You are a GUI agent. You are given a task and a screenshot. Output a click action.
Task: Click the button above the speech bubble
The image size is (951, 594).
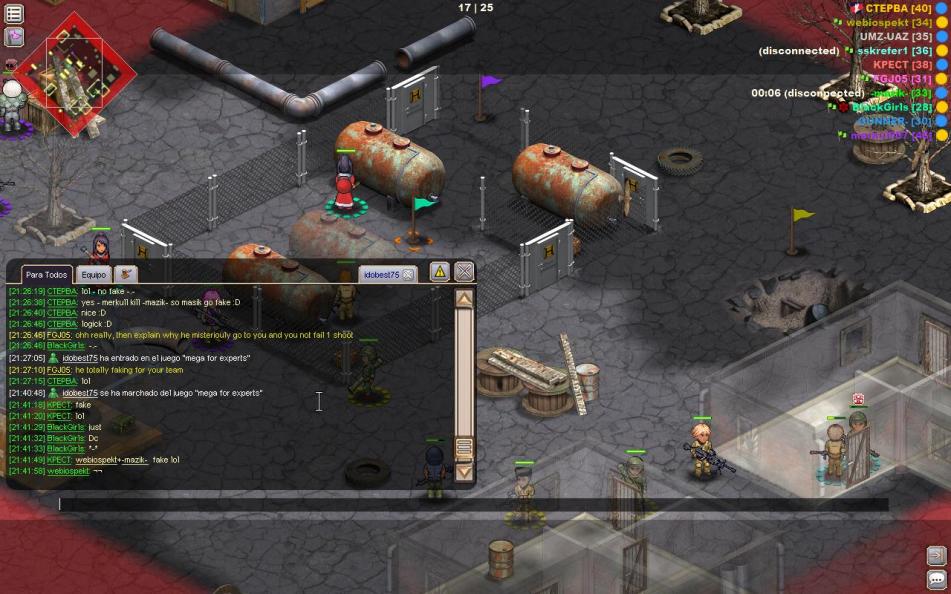(936, 555)
